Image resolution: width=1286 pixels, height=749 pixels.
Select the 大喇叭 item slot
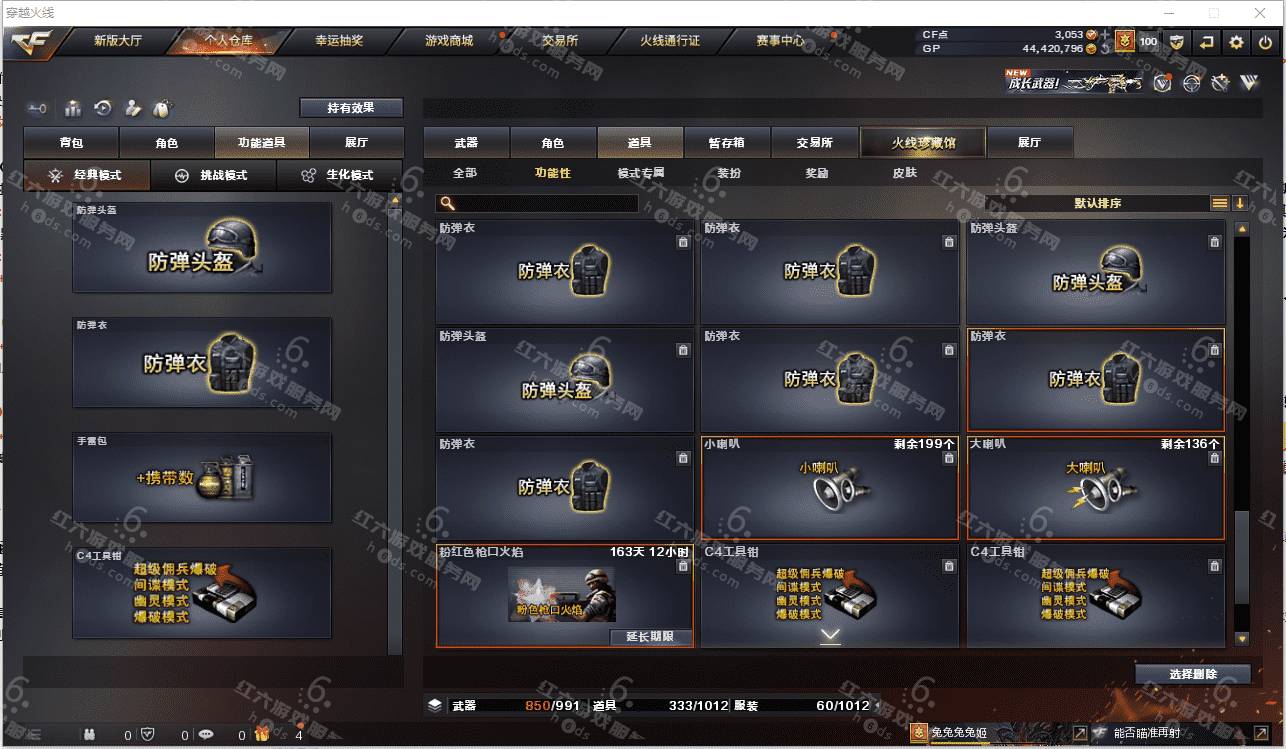tap(1095, 488)
